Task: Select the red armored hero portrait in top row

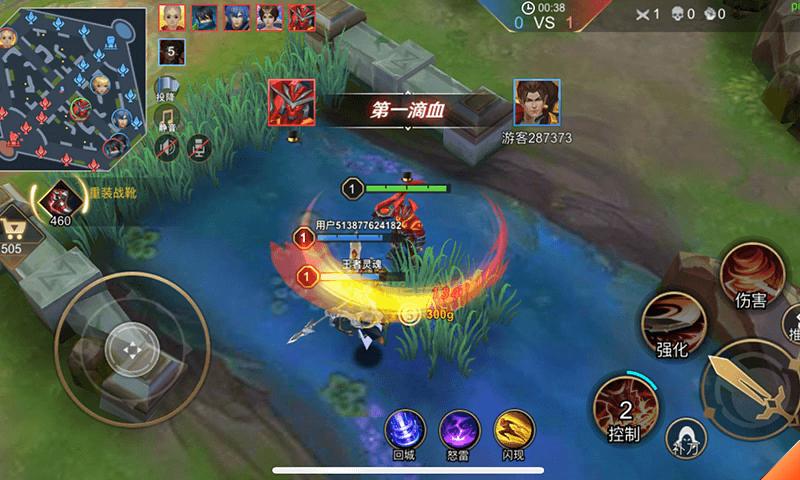Action: tap(302, 16)
